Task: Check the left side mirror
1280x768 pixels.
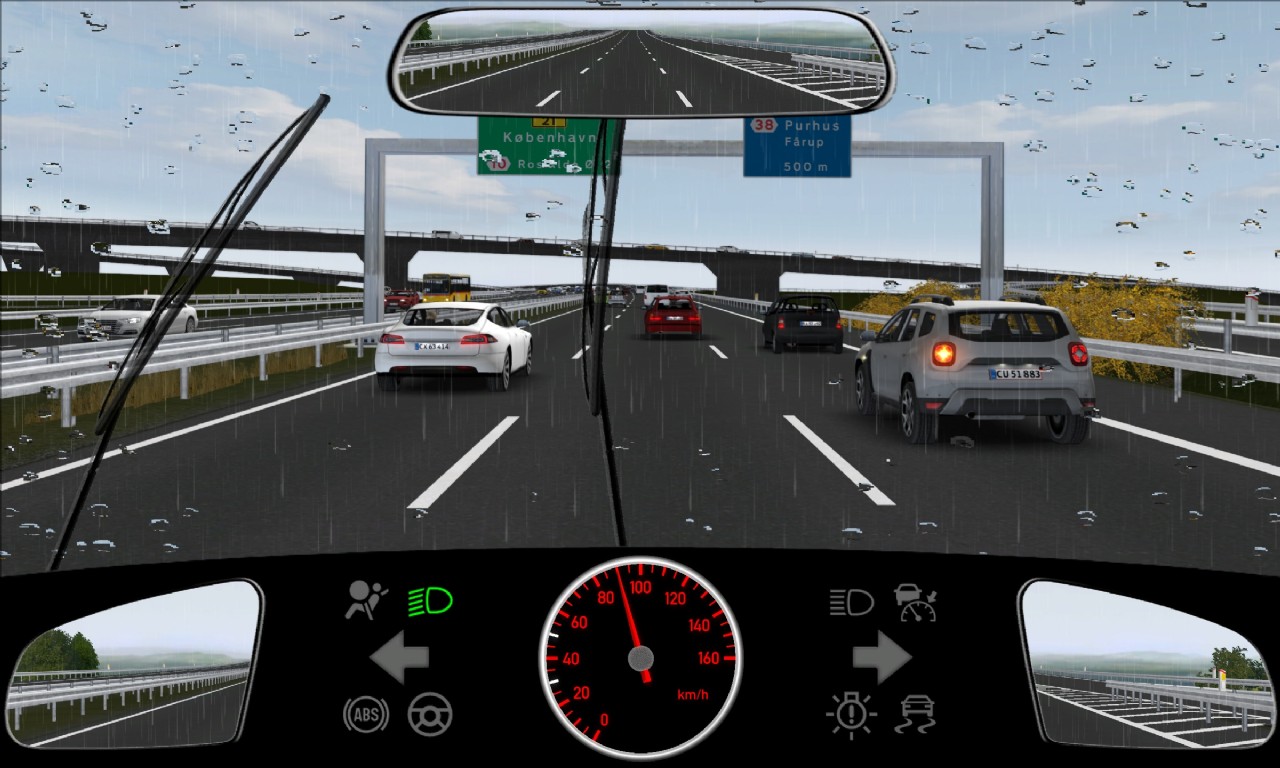Action: (x=134, y=663)
